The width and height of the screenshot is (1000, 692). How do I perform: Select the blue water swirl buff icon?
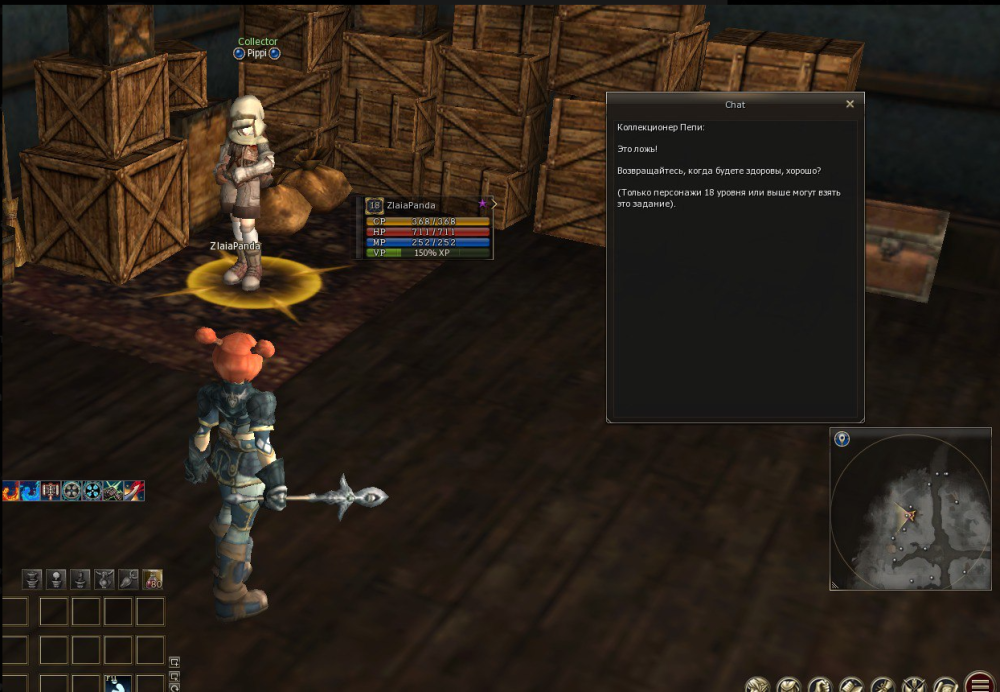31,491
